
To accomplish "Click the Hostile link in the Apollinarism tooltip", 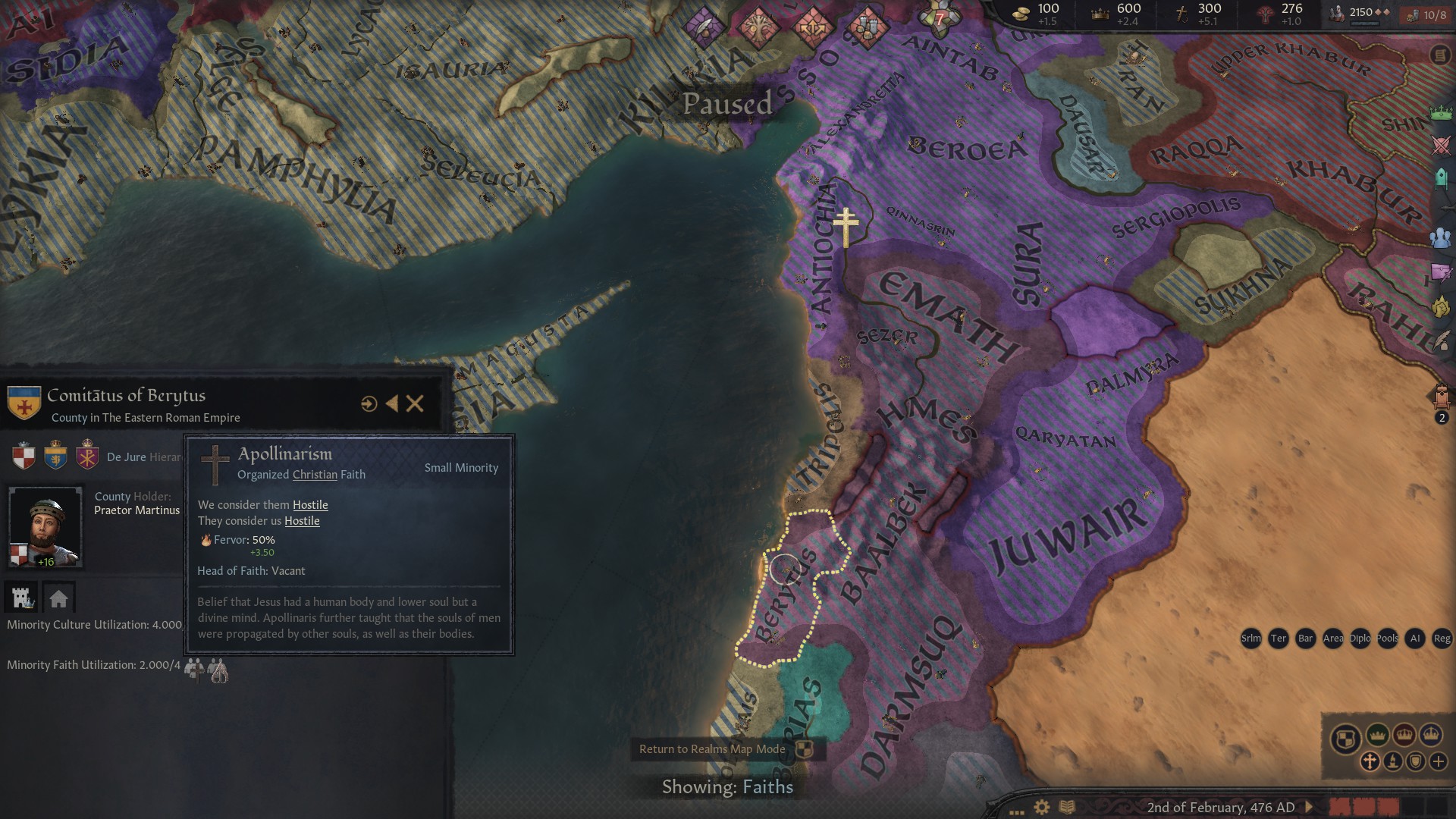I will (310, 505).
